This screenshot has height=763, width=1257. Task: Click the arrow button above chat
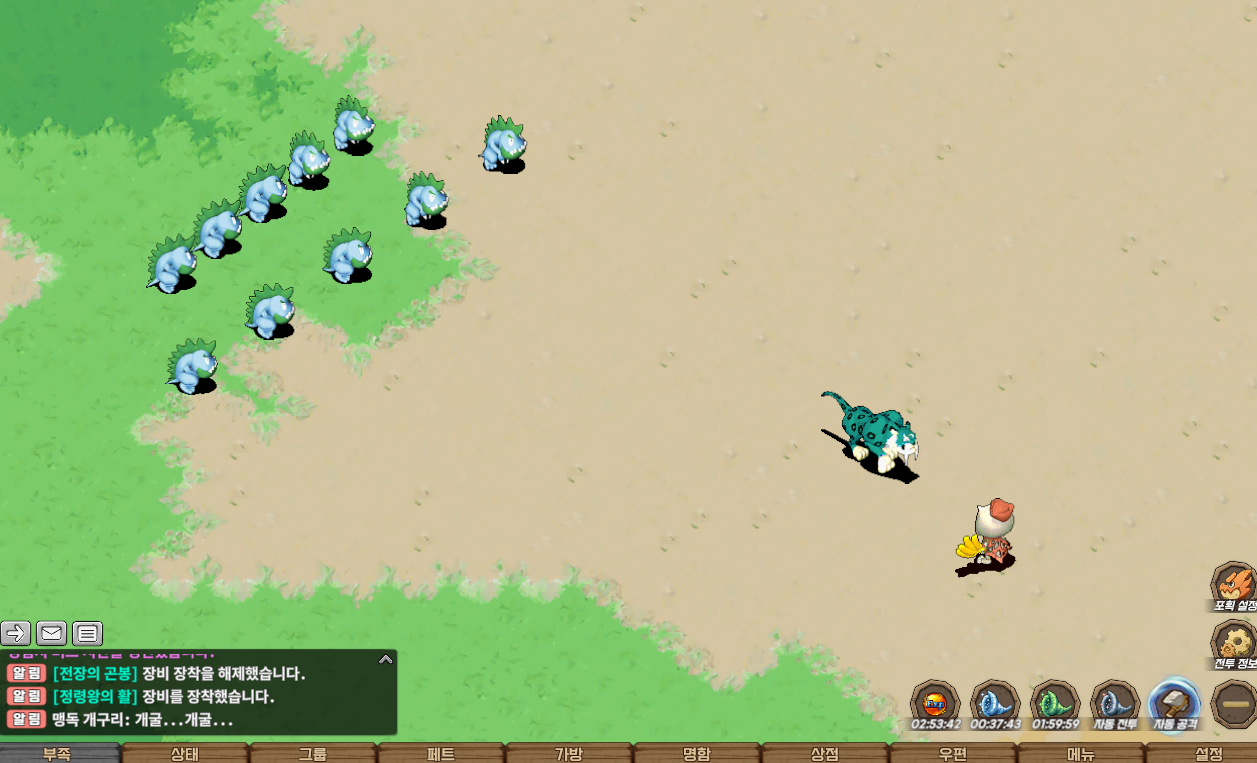click(16, 633)
